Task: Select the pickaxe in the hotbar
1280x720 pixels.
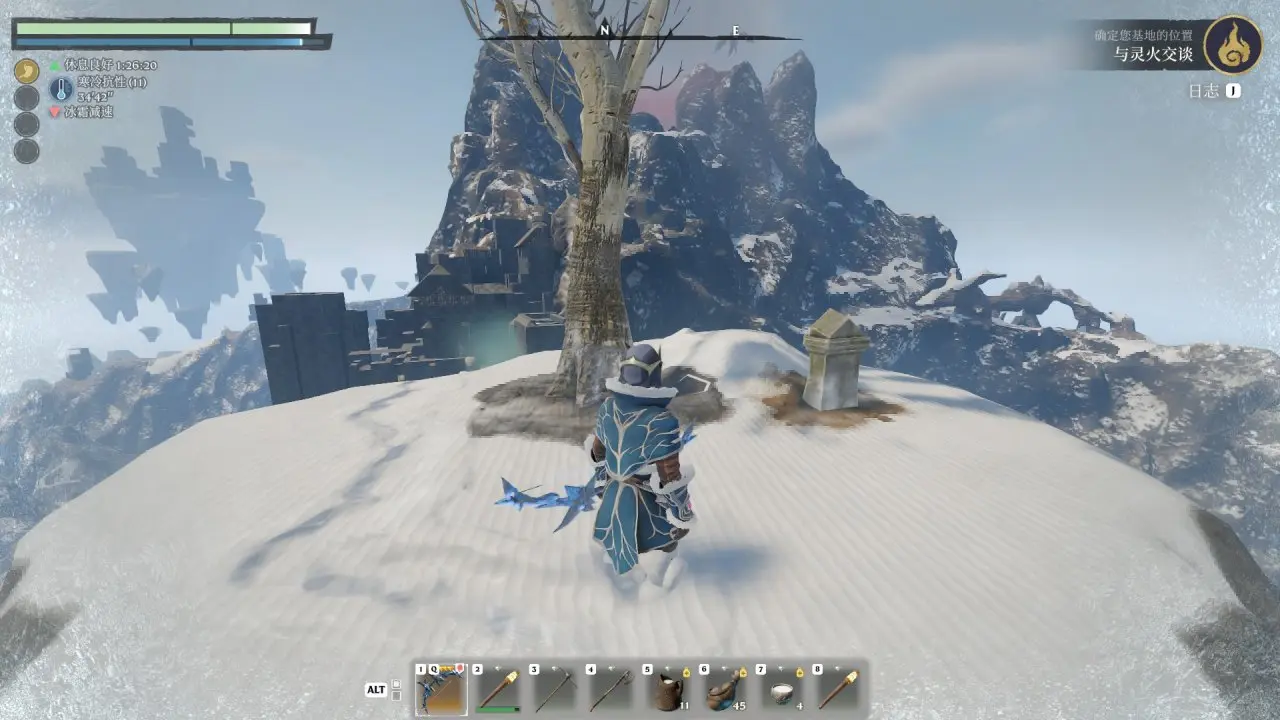Action: click(x=555, y=689)
